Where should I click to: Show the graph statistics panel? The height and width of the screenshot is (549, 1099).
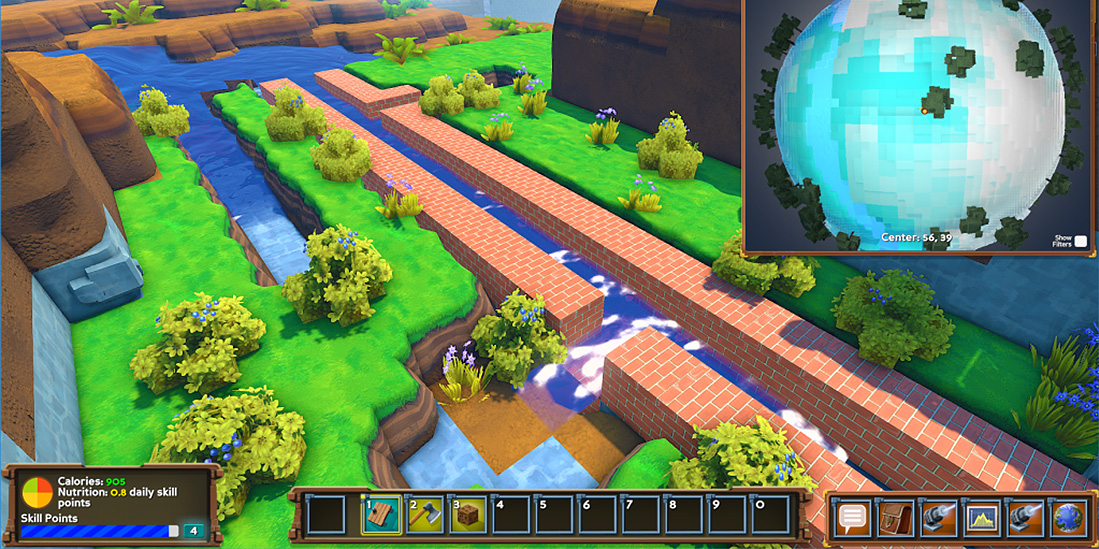tap(982, 518)
